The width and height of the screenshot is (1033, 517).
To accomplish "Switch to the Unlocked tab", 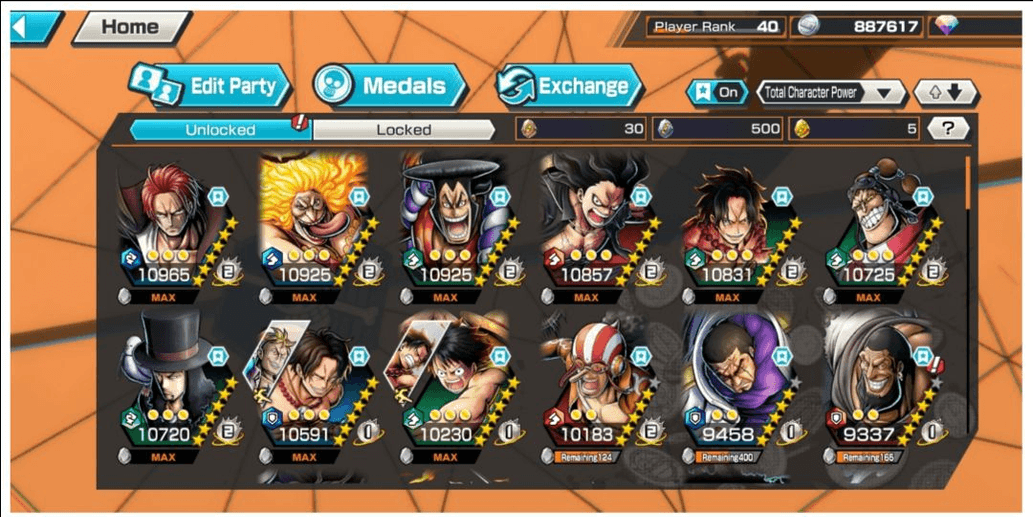I will click(220, 129).
